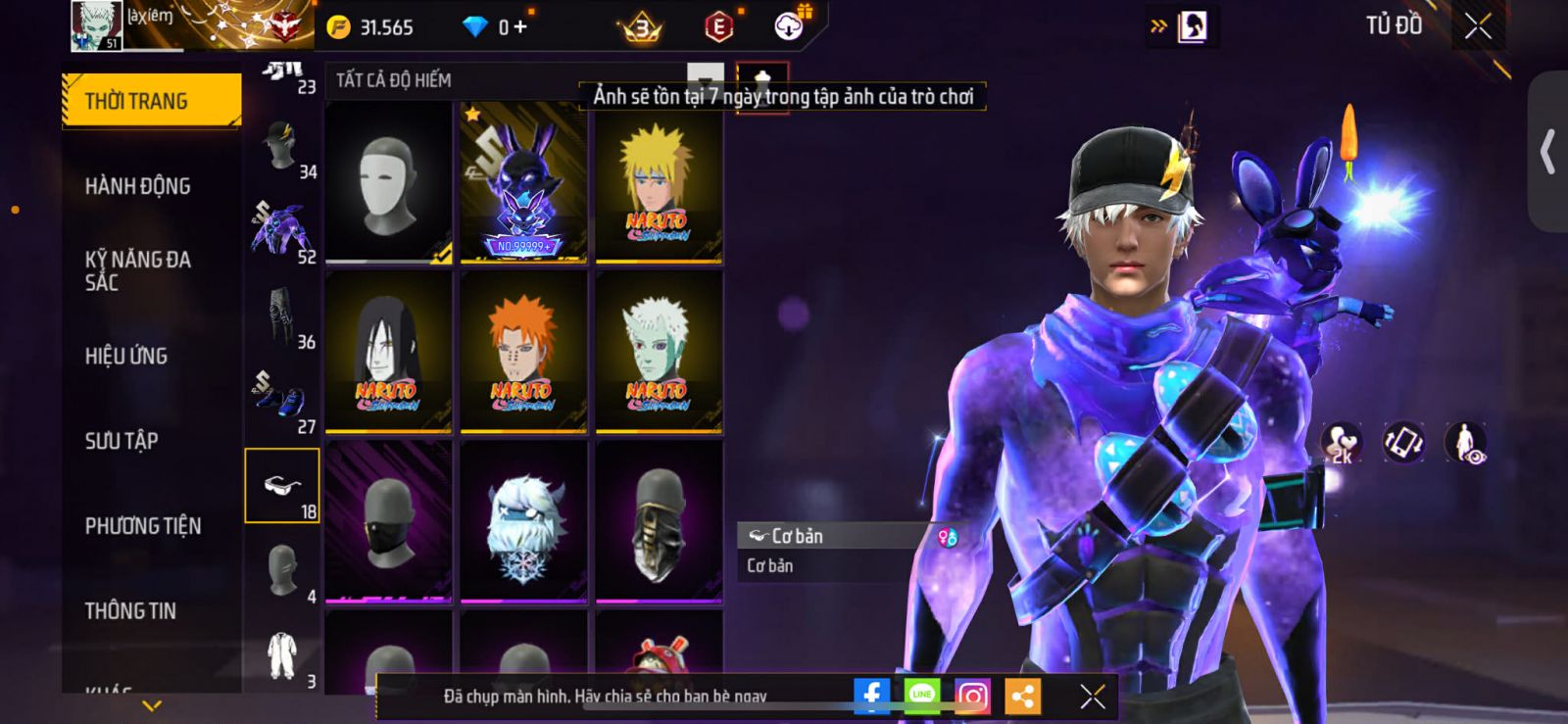Choose the white mask headgear item
This screenshot has width=1568, height=724.
click(x=388, y=183)
